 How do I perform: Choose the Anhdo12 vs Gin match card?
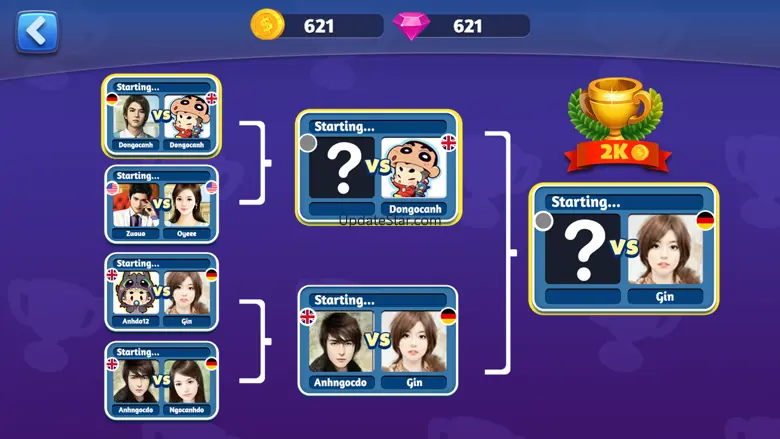coord(161,292)
